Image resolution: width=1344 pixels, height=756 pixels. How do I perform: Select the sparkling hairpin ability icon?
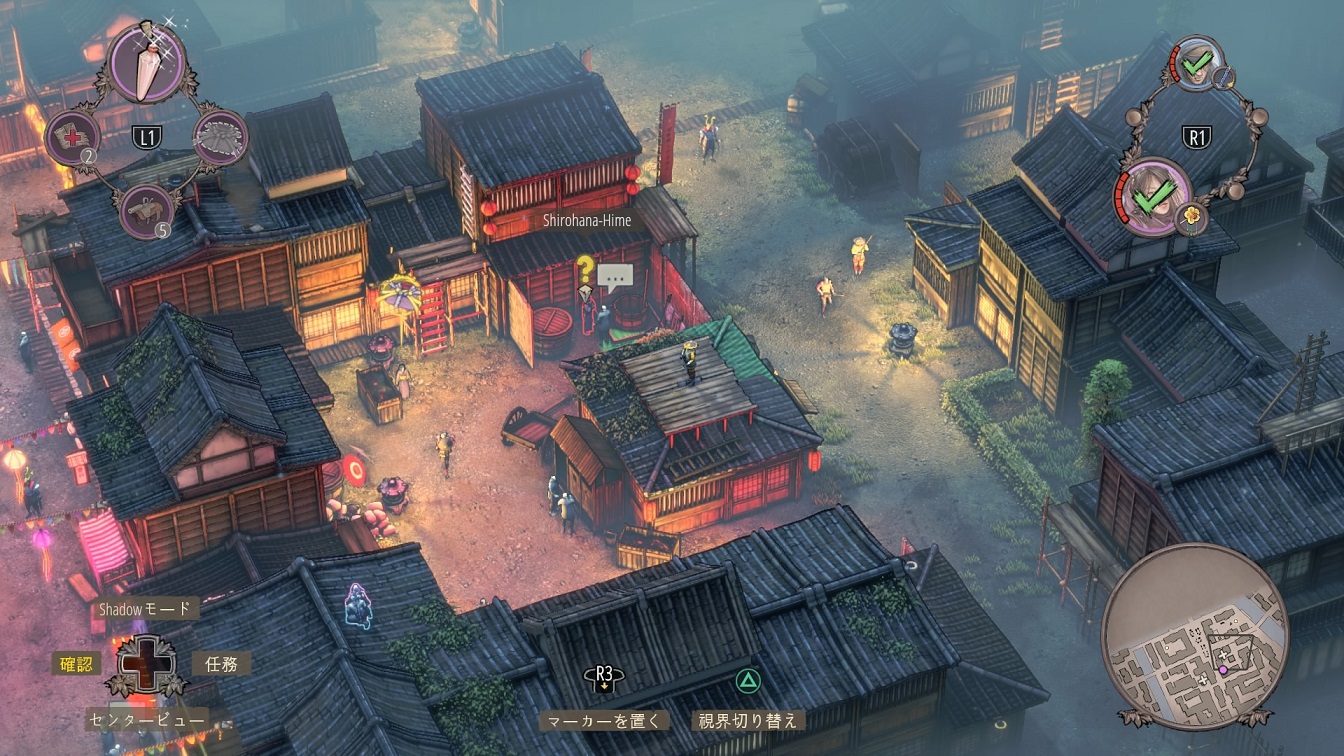[146, 62]
